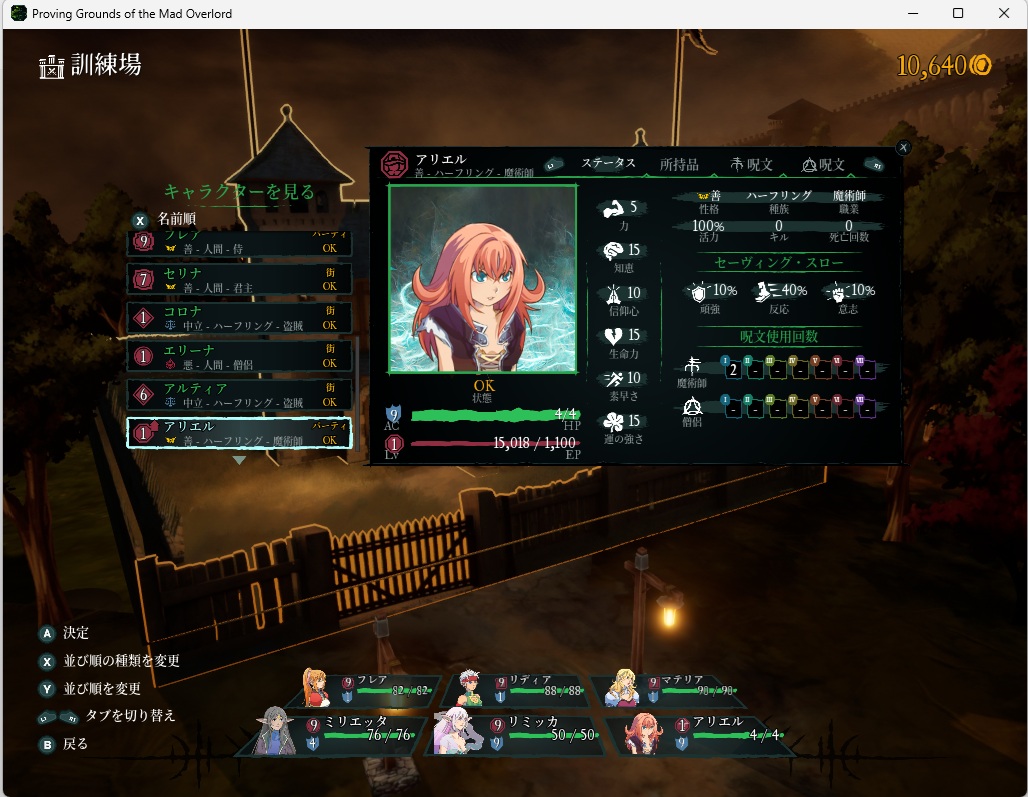Pick エリーナ in the character list
This screenshot has height=797, width=1028.
[239, 356]
